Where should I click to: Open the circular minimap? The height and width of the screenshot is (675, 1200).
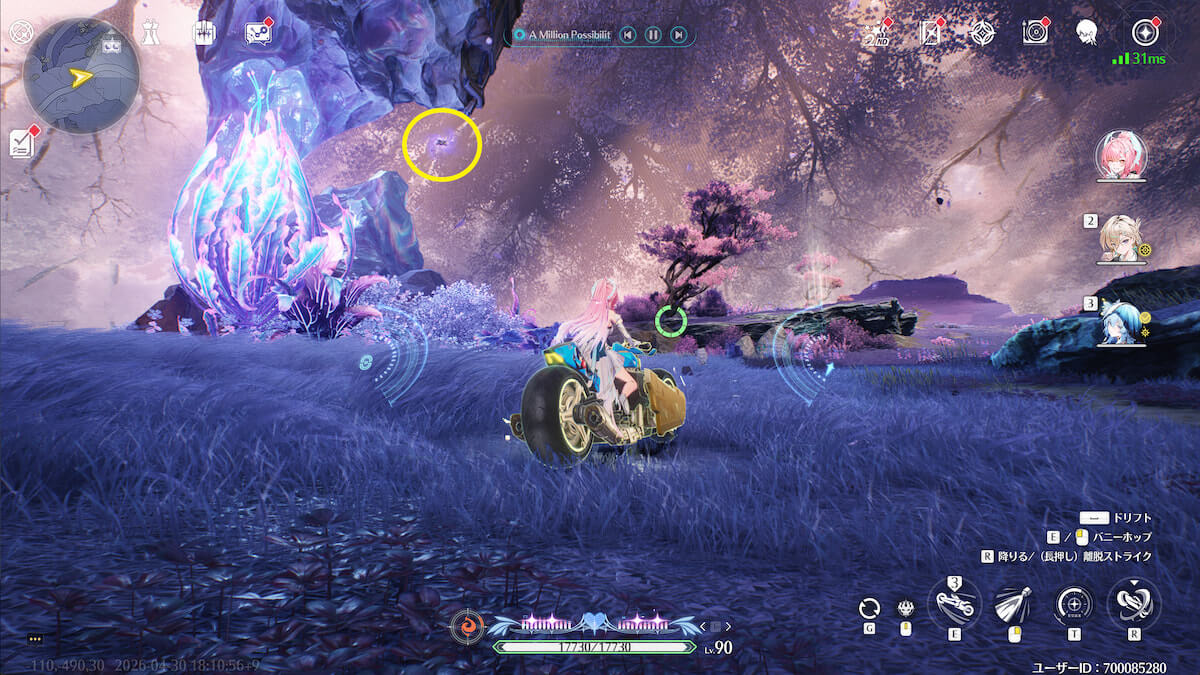pos(81,75)
